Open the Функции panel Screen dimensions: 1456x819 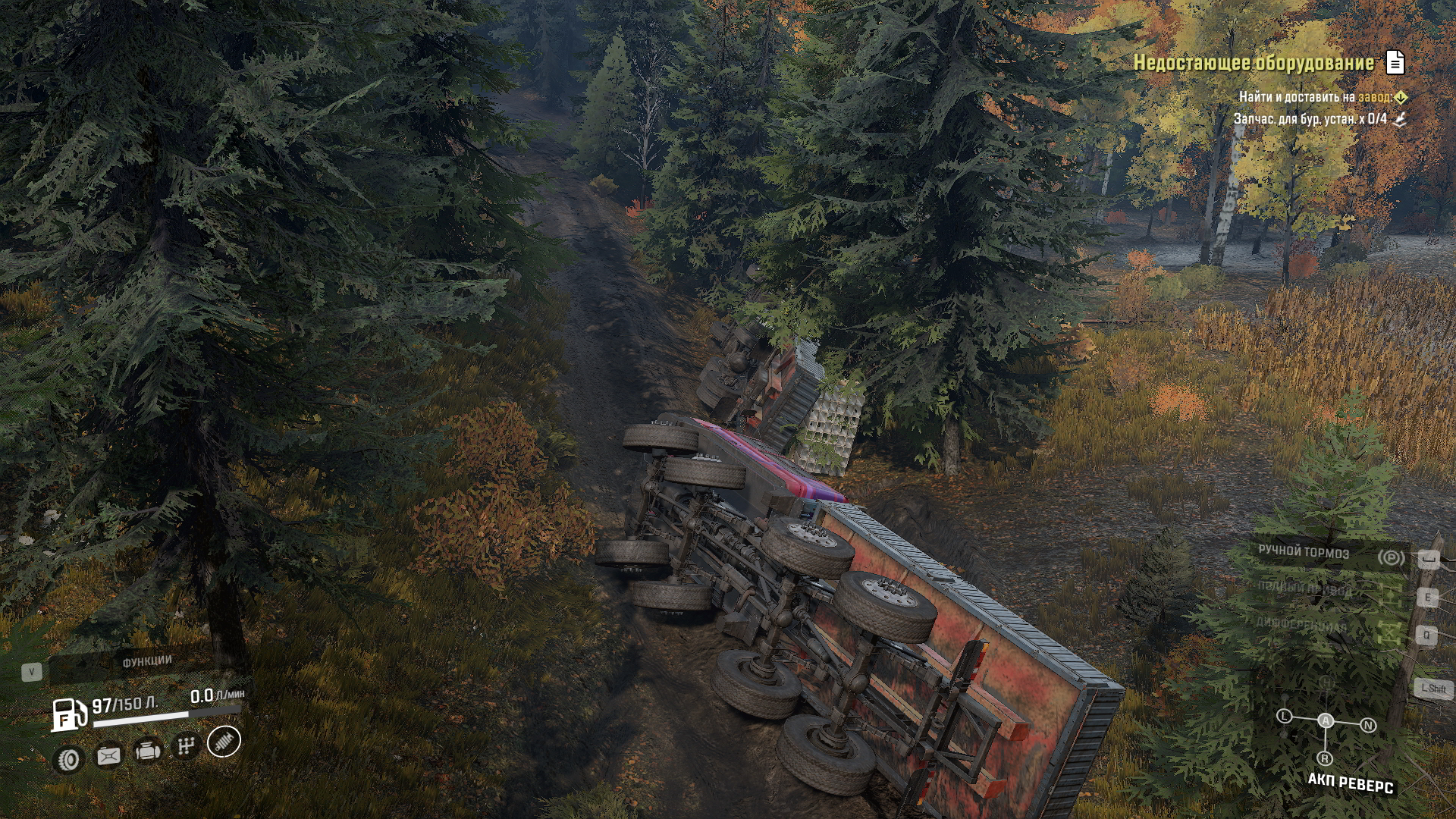pos(147,662)
